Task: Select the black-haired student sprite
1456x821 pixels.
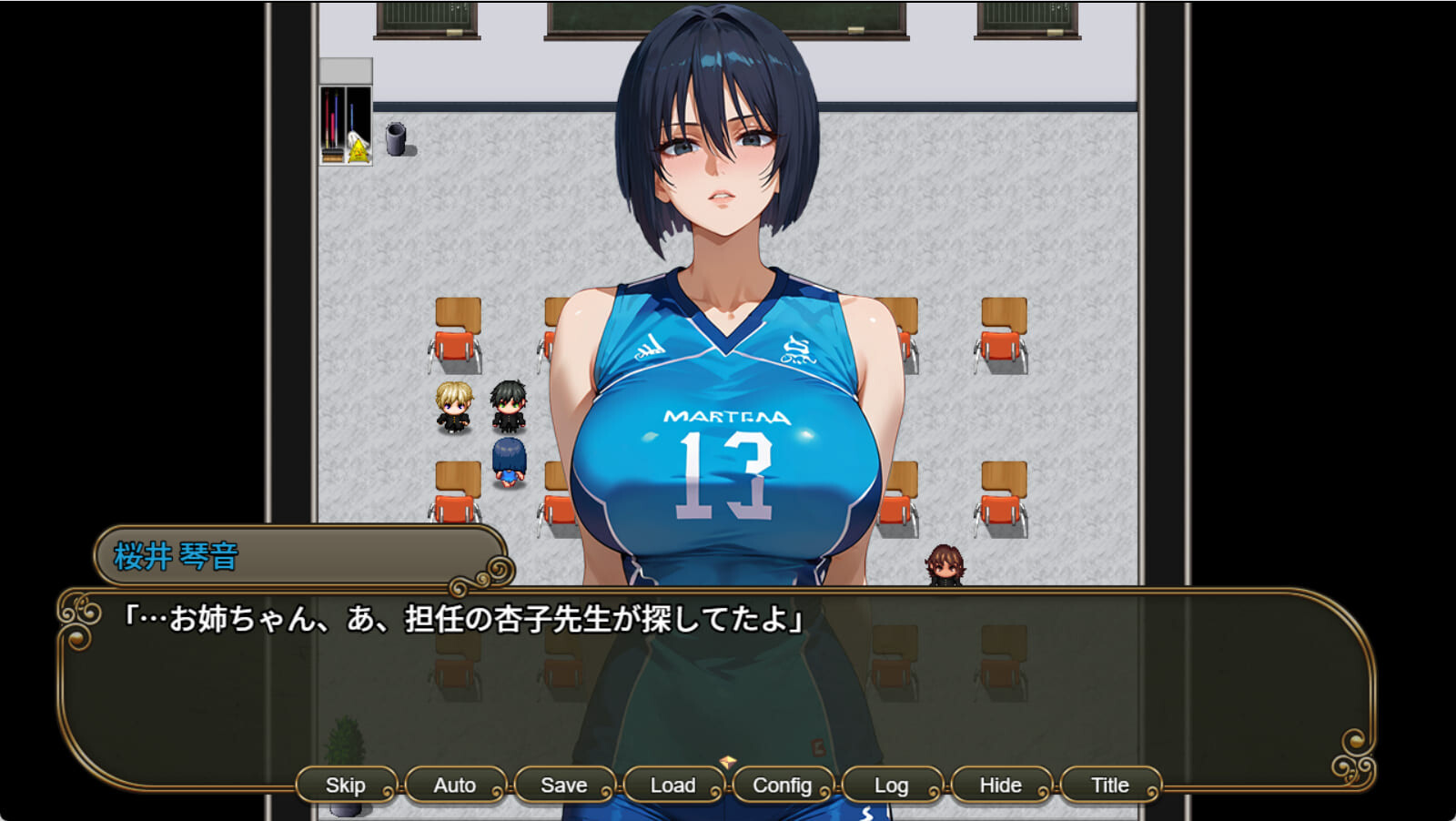Action: tap(510, 407)
